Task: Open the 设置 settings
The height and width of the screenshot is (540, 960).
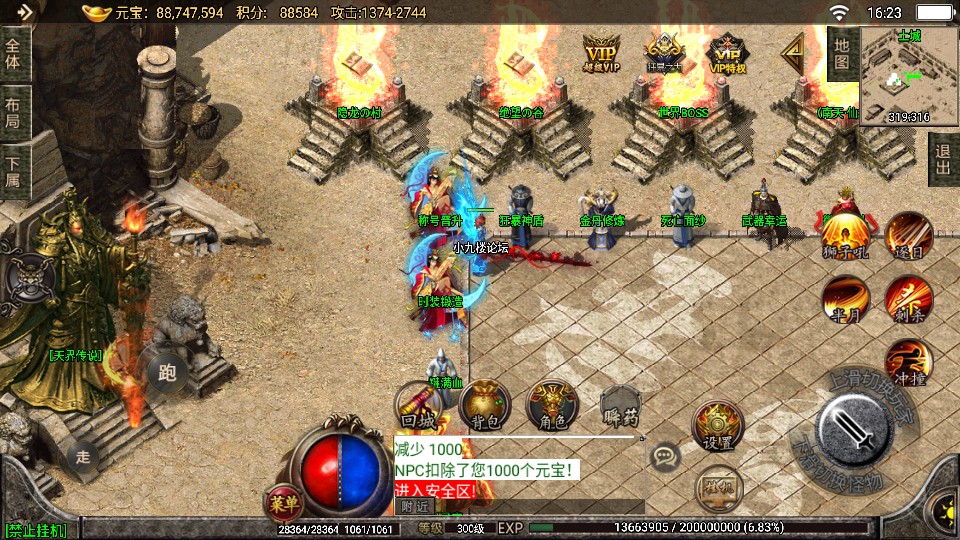Action: (x=717, y=427)
